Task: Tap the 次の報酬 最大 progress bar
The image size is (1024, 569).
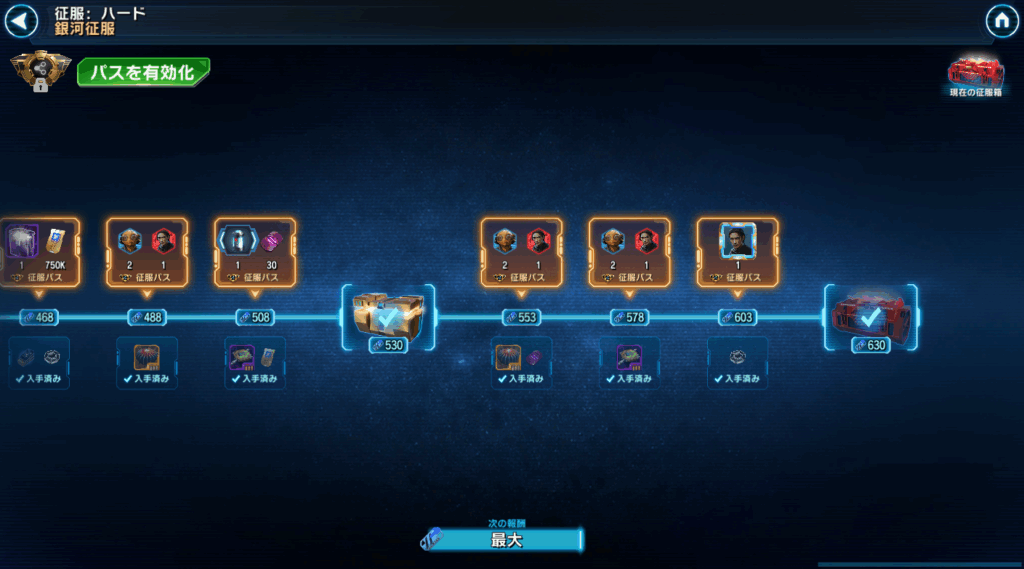Action: [x=503, y=540]
